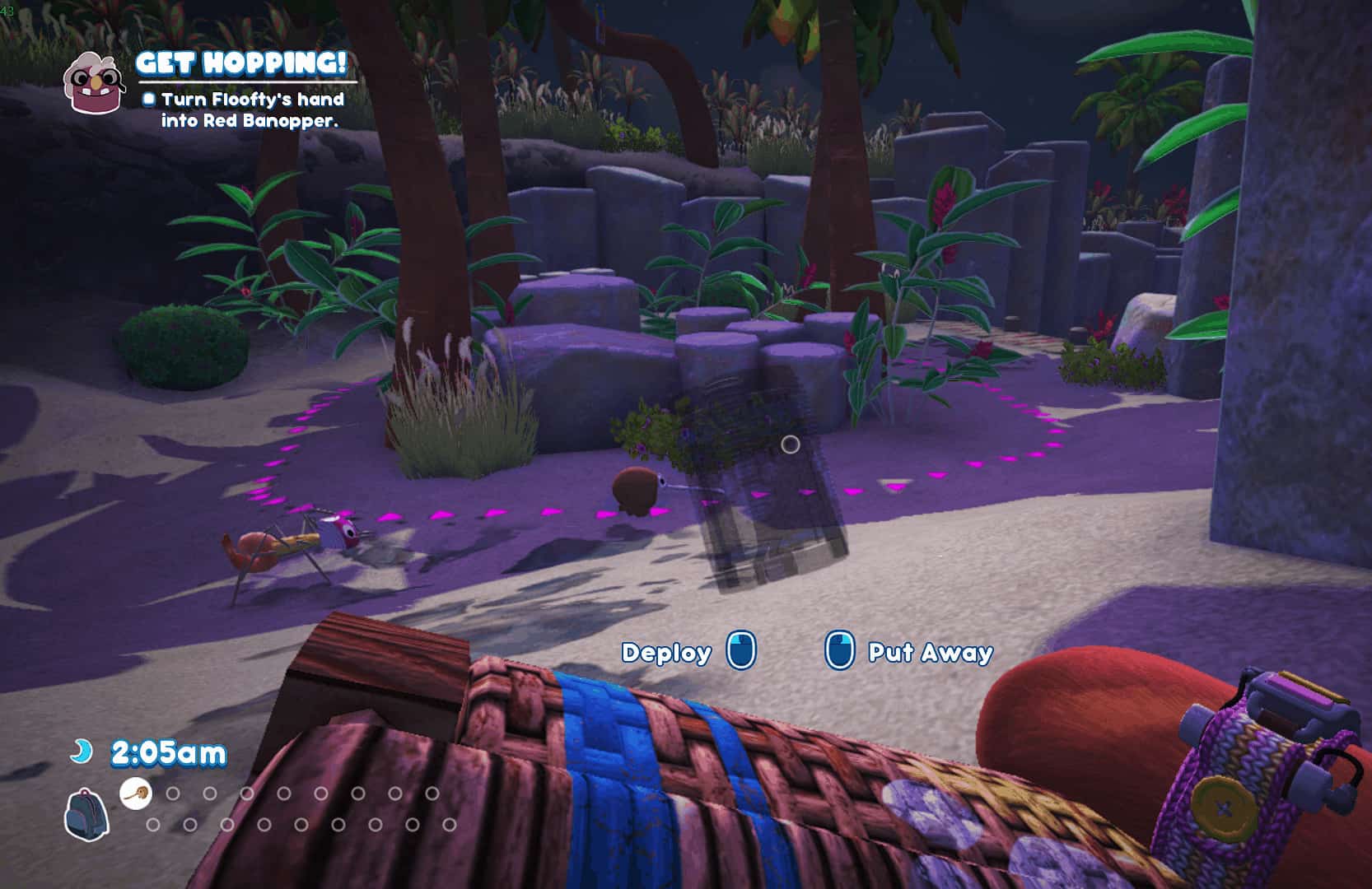
Task: Open the backpack inventory icon
Action: click(86, 813)
